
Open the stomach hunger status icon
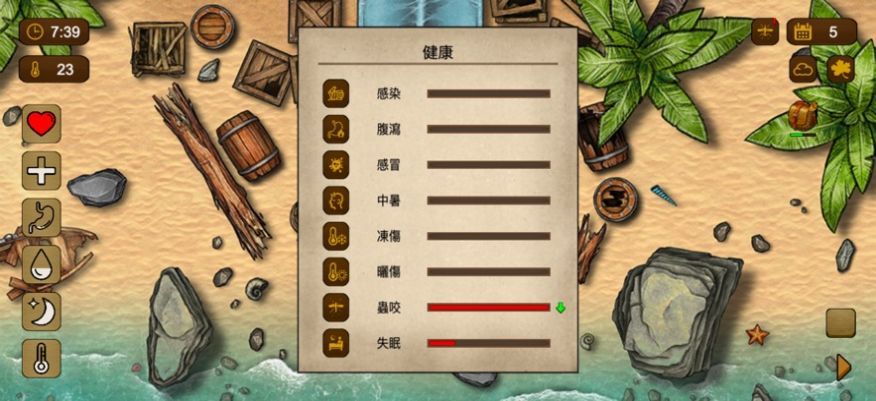click(x=41, y=218)
